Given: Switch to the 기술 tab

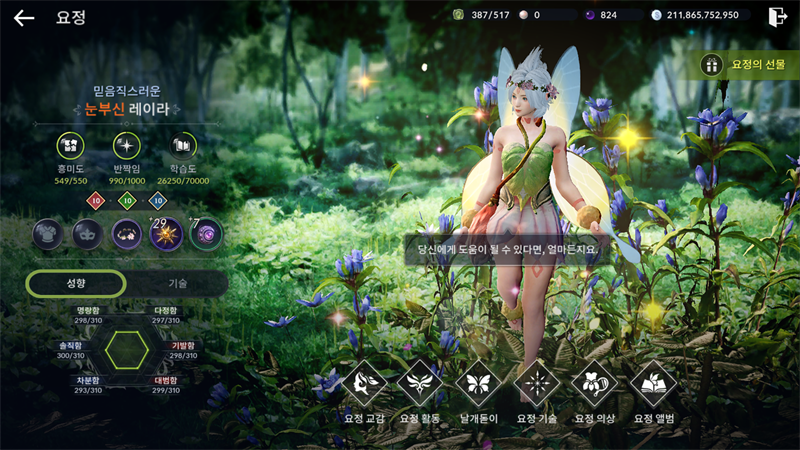Looking at the screenshot, I should [x=177, y=283].
